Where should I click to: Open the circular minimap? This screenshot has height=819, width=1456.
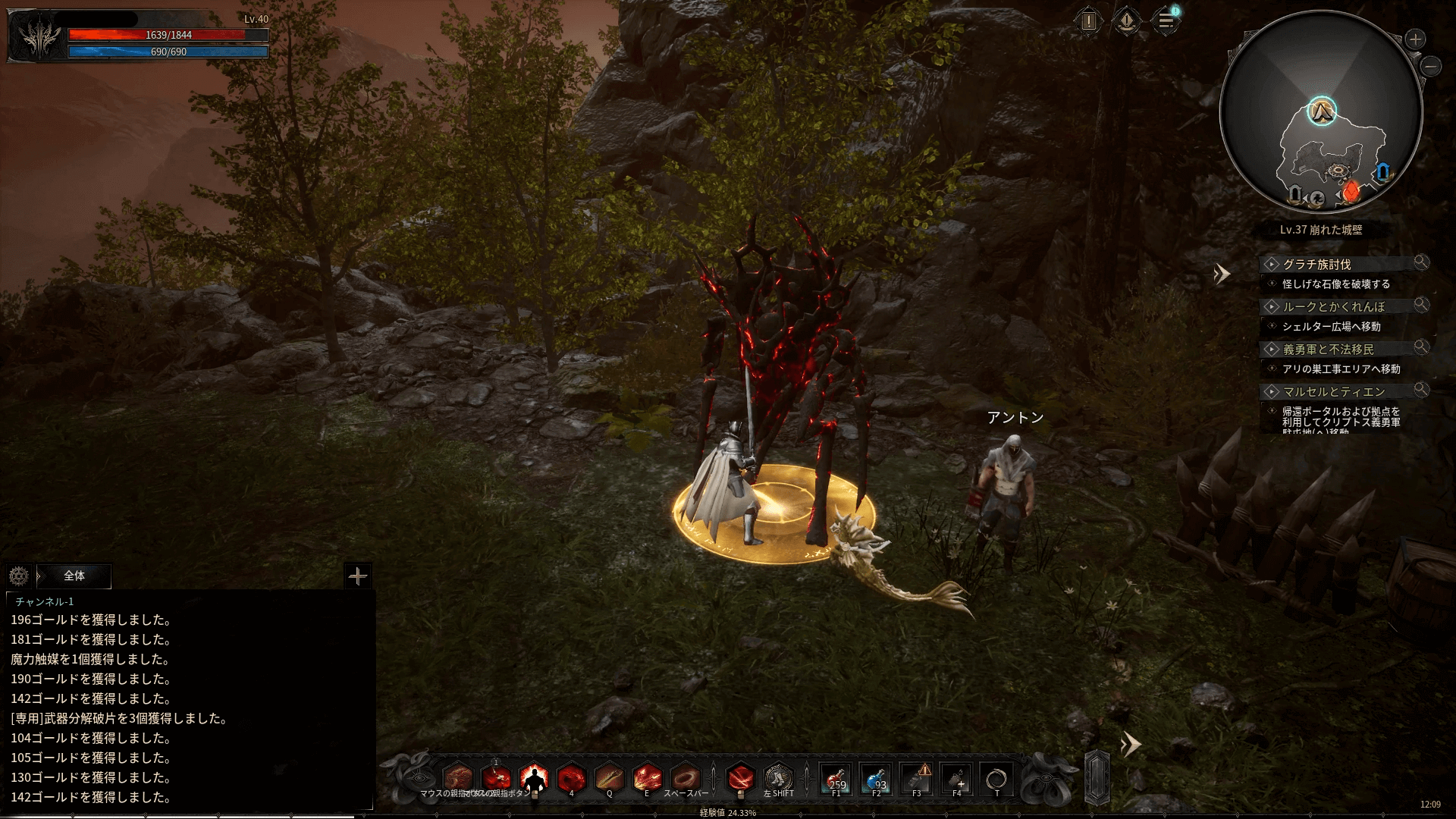point(1321,114)
